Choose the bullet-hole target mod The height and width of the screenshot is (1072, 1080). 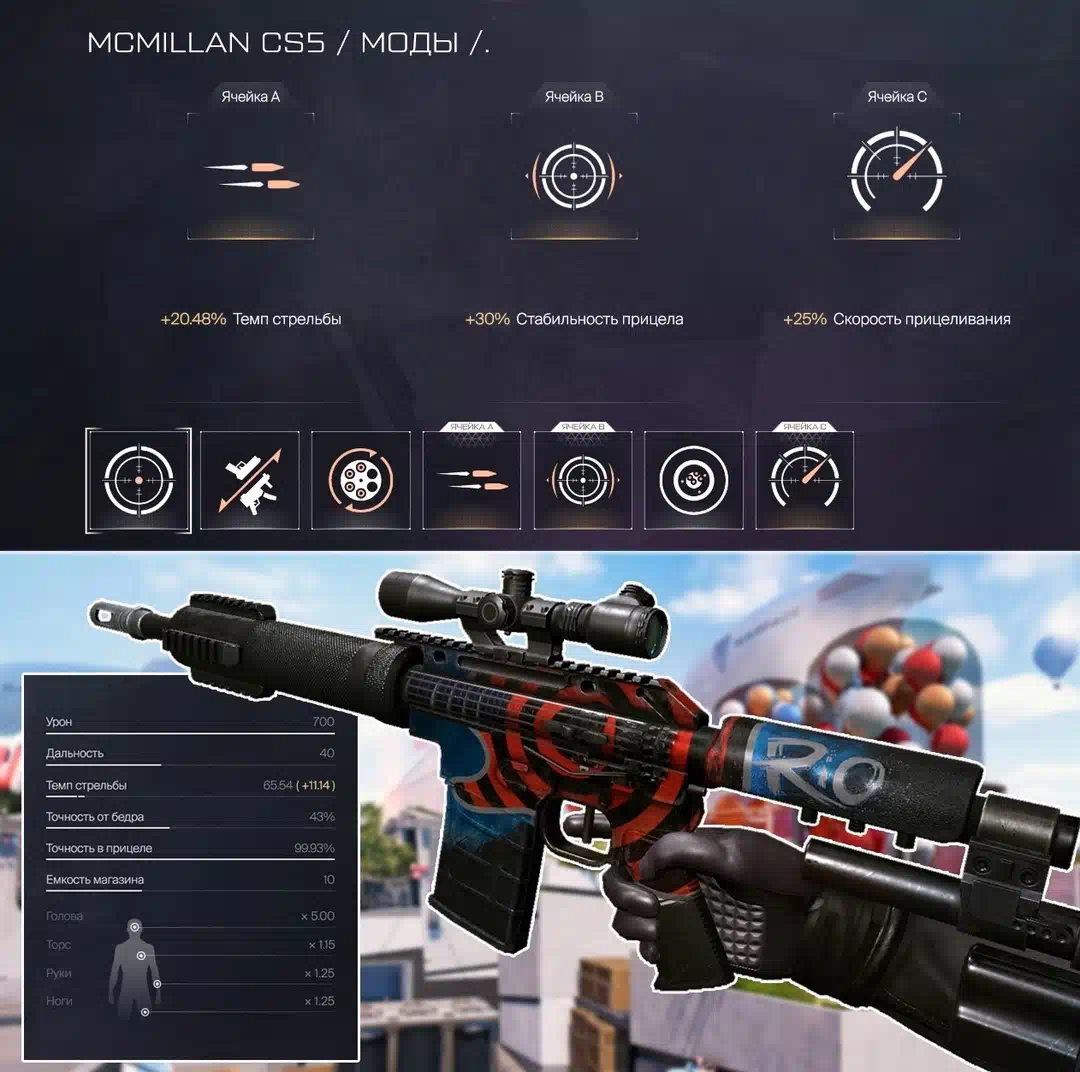(x=694, y=480)
